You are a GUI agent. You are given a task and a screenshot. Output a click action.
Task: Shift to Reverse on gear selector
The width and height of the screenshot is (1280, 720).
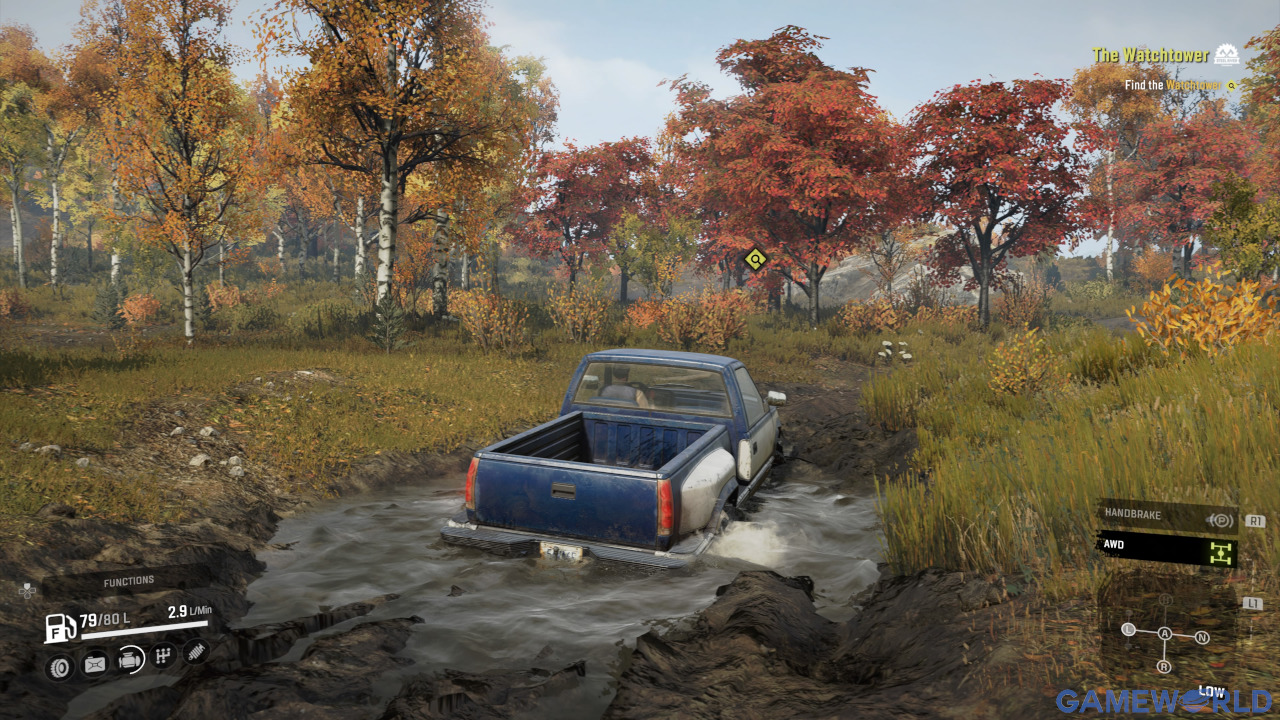pyautogui.click(x=1164, y=666)
